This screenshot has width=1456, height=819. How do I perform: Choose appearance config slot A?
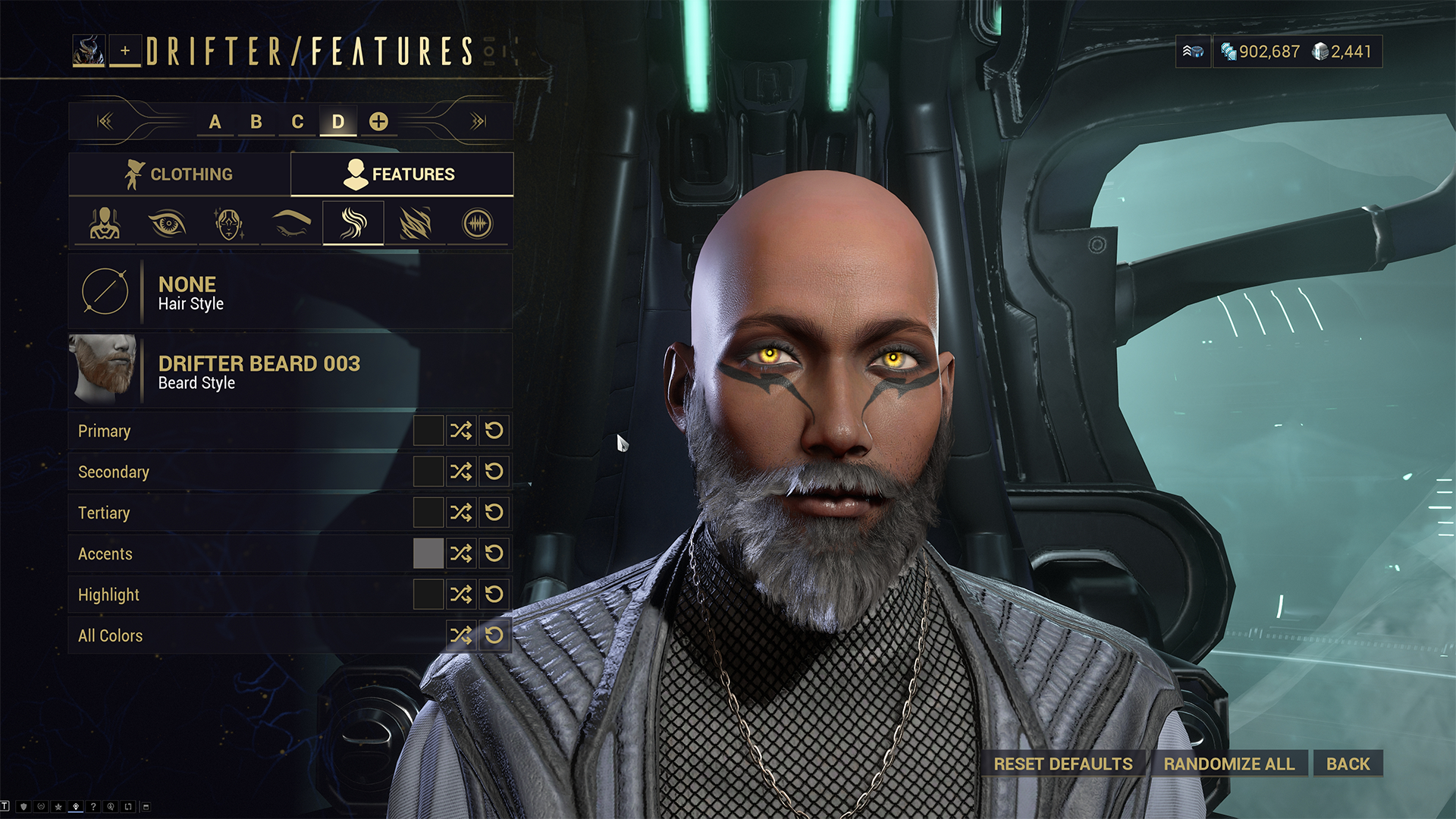215,121
